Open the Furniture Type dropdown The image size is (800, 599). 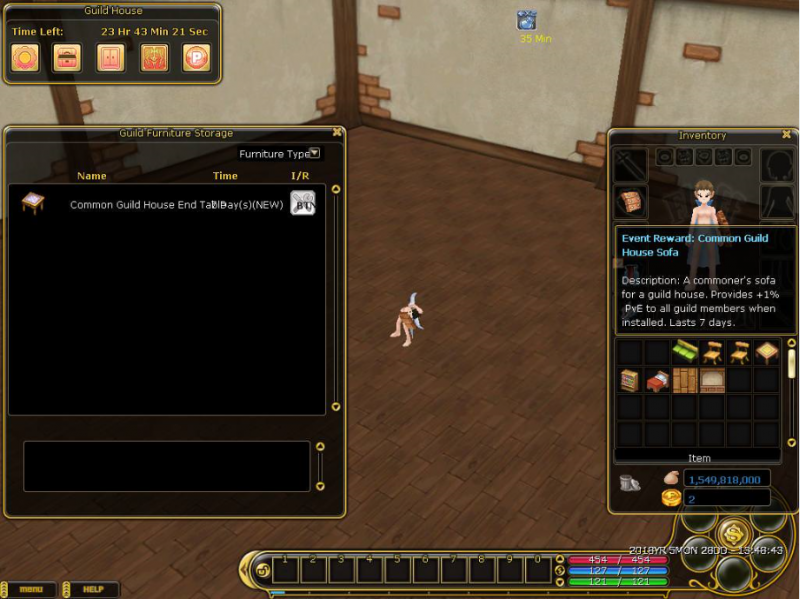[314, 153]
